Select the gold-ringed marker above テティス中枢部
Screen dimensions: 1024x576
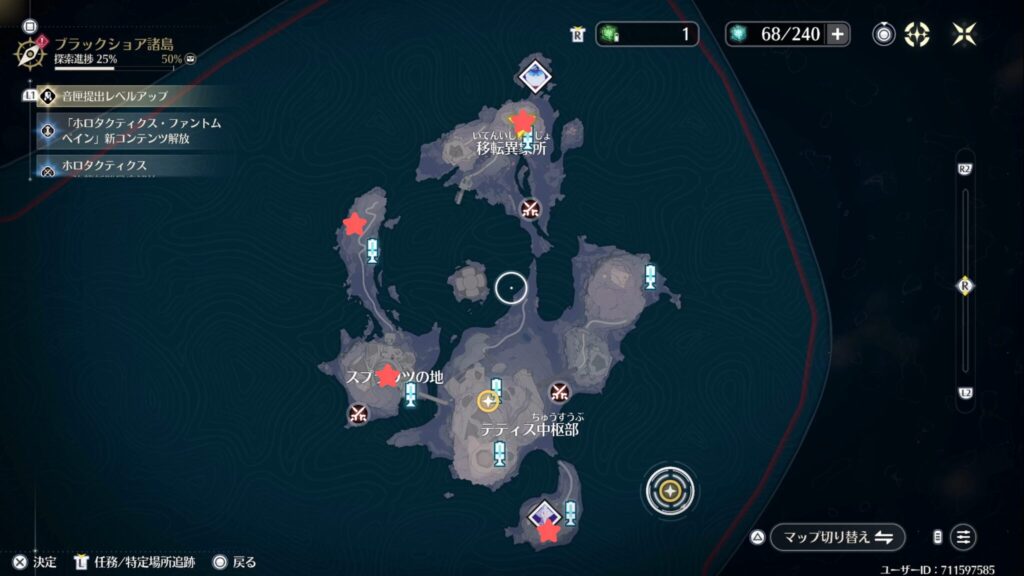pyautogui.click(x=488, y=401)
